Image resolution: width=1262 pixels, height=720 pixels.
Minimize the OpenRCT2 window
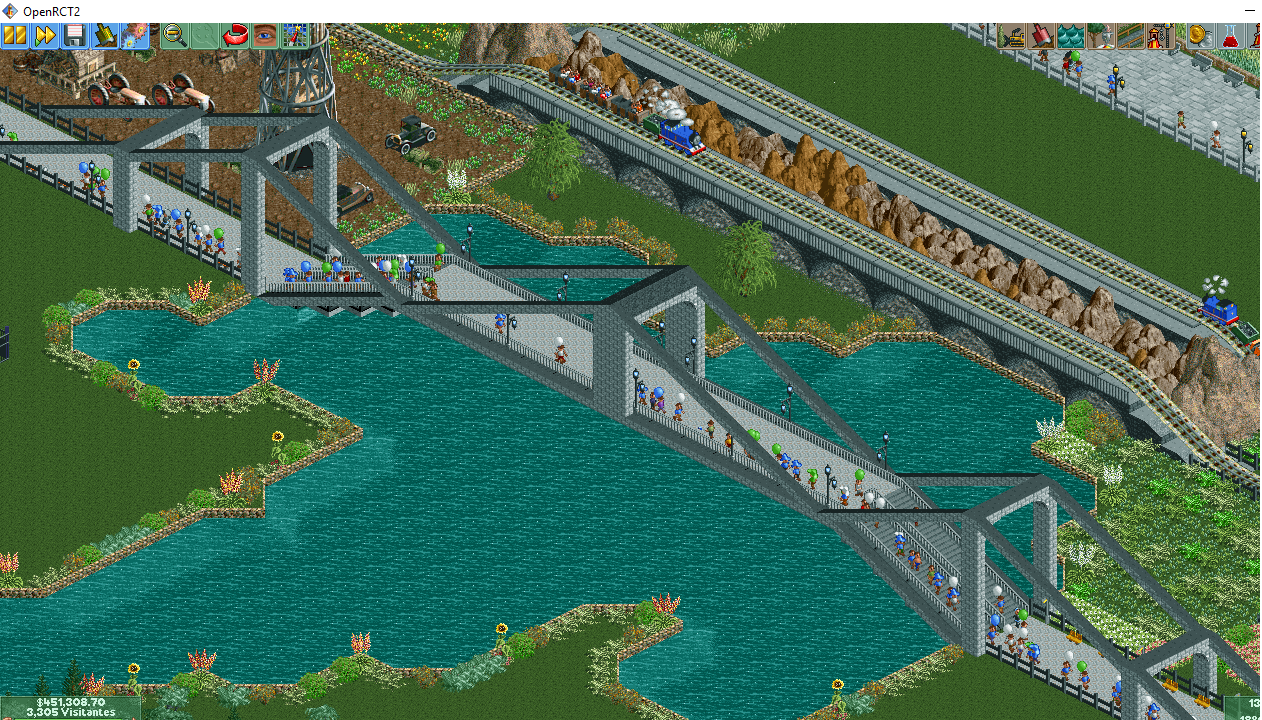(x=1249, y=10)
